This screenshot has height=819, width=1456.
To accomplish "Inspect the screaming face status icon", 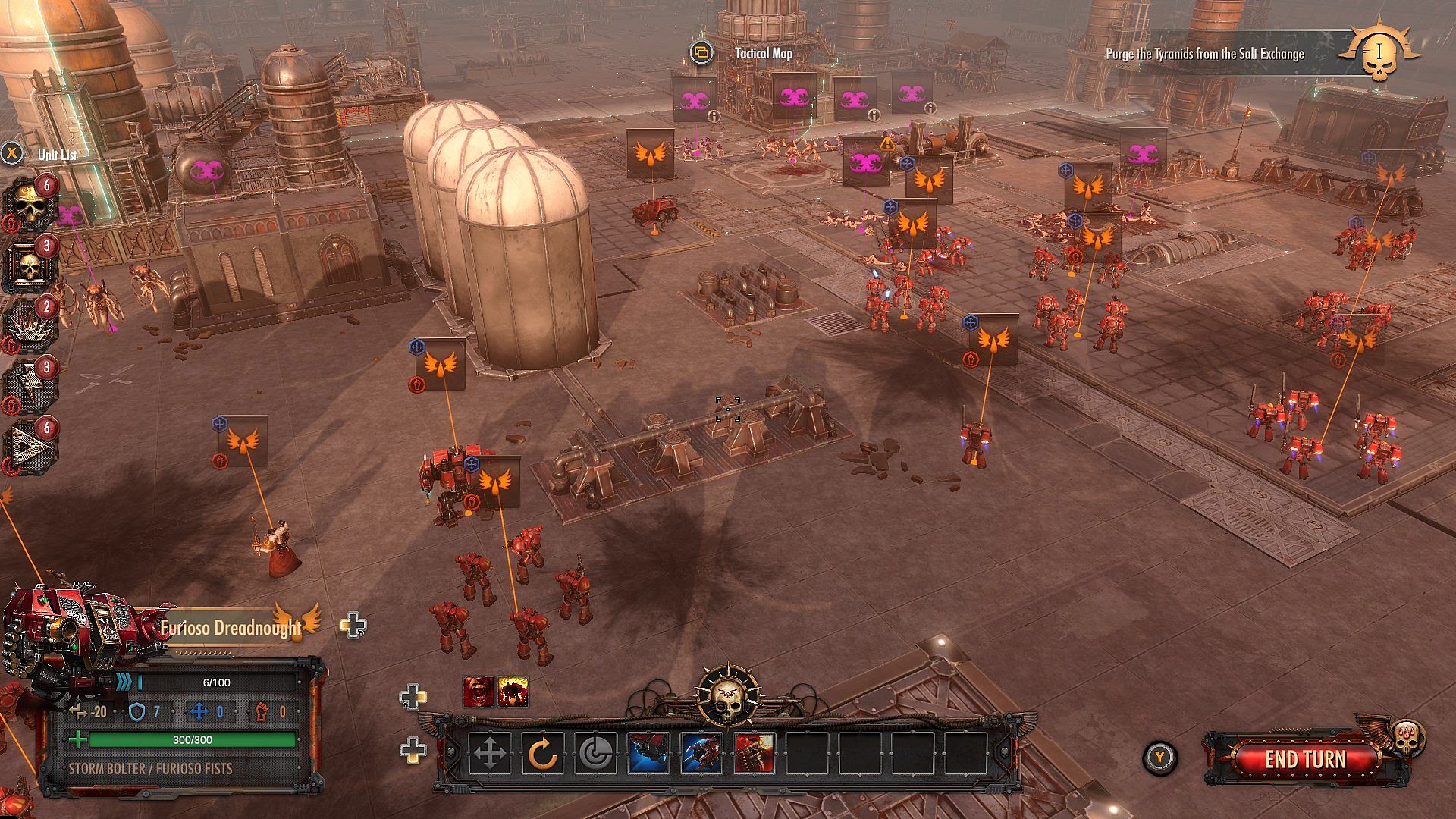I will (478, 692).
